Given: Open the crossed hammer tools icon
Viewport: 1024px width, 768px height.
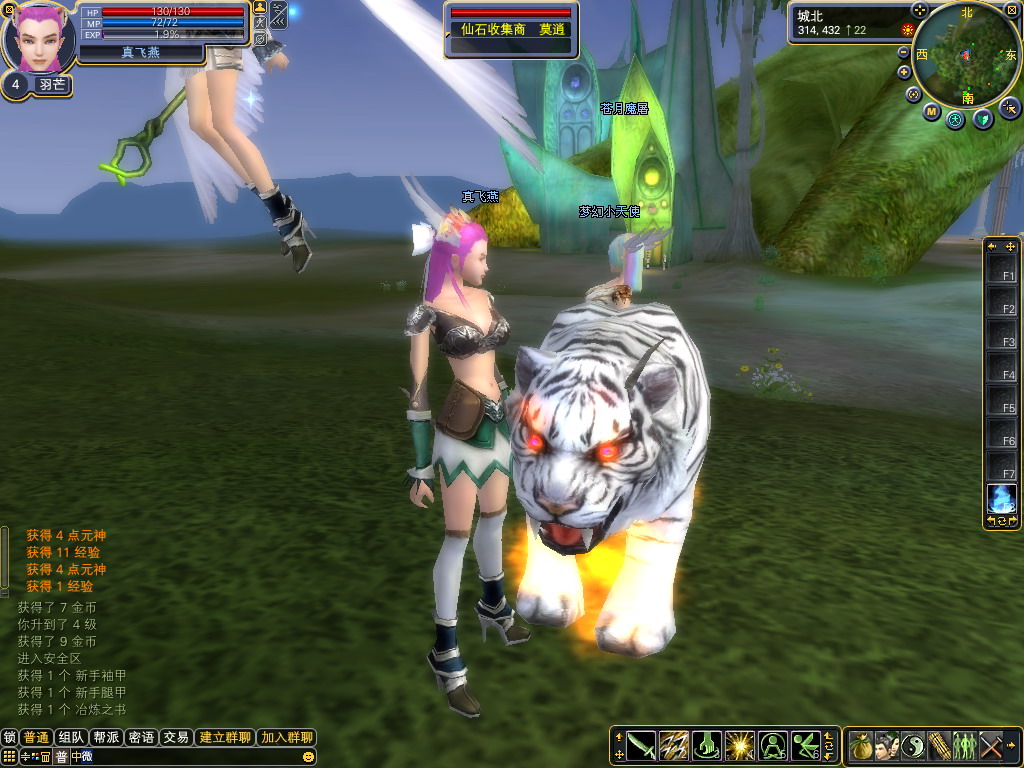Looking at the screenshot, I should point(991,745).
